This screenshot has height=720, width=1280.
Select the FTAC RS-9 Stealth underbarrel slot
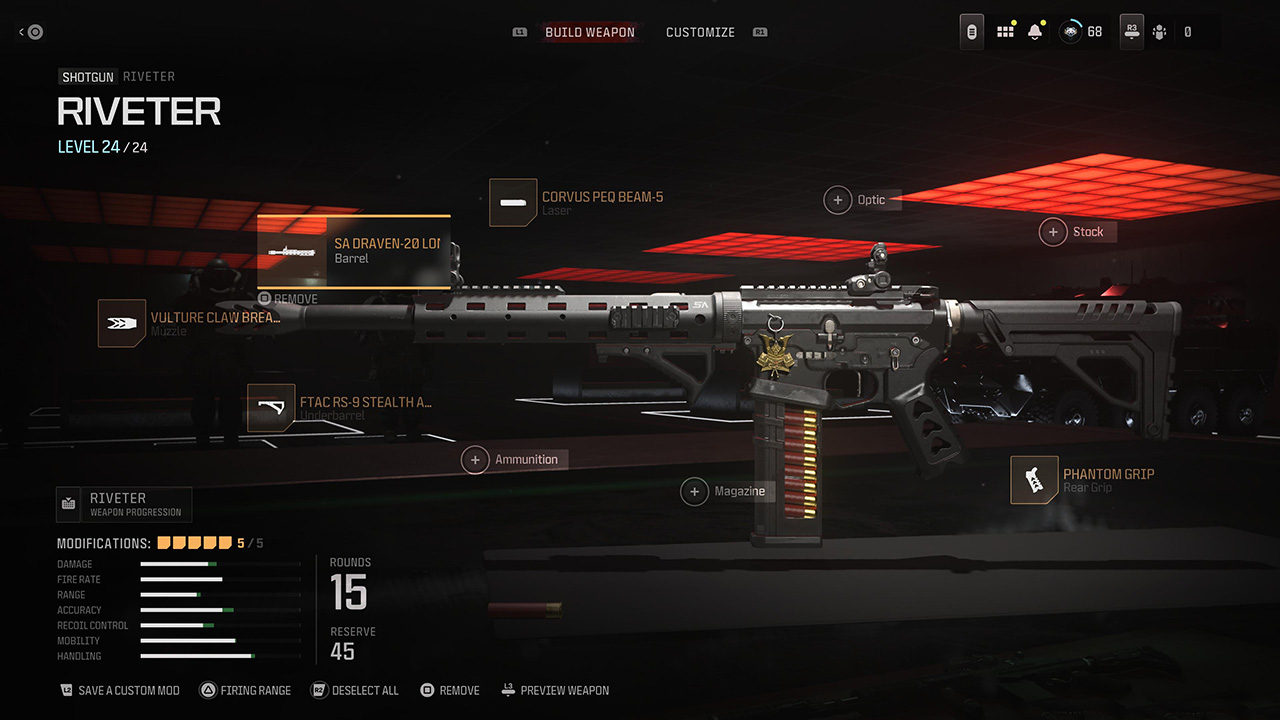click(x=340, y=408)
